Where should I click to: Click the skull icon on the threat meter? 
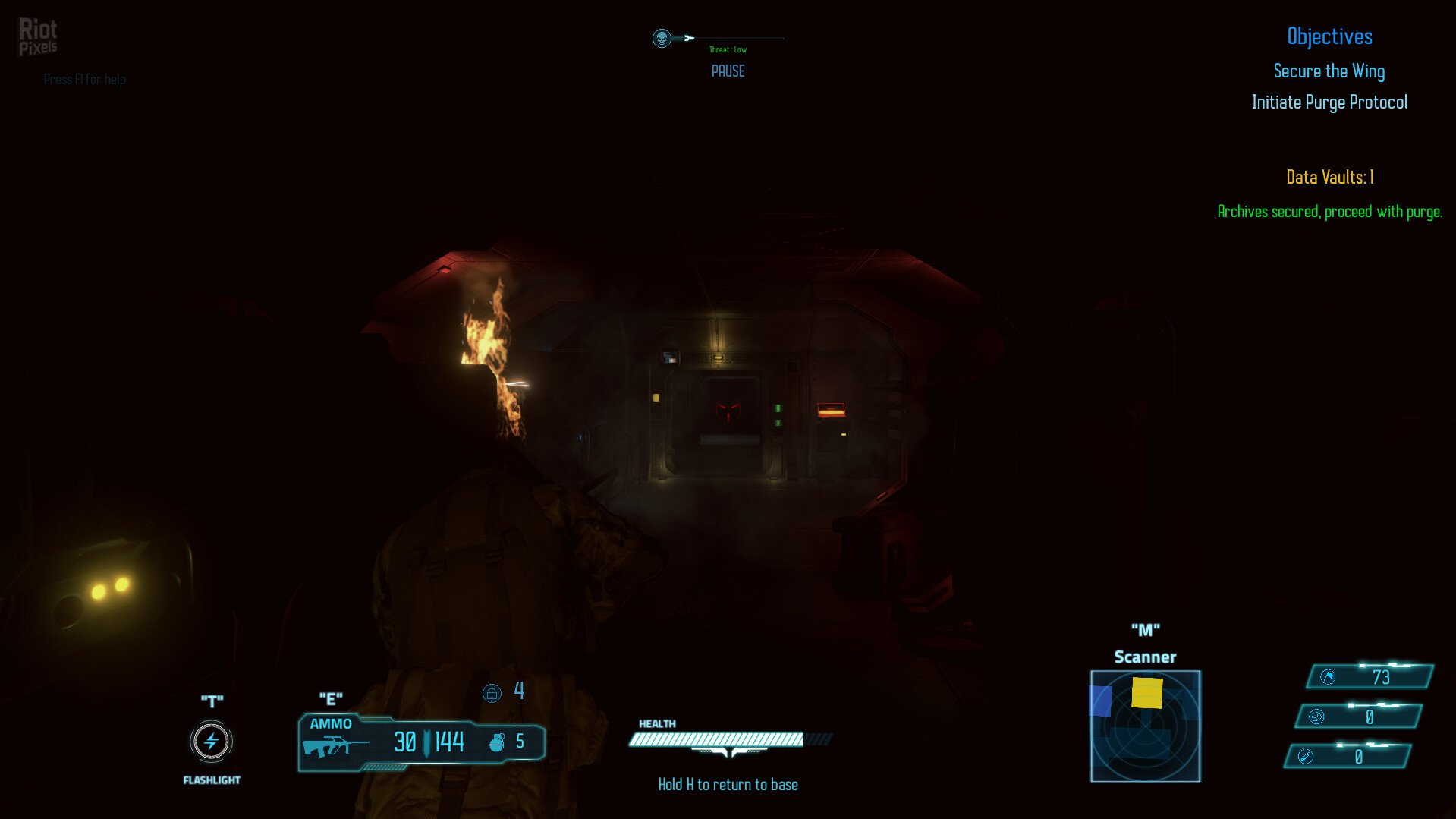click(x=662, y=38)
